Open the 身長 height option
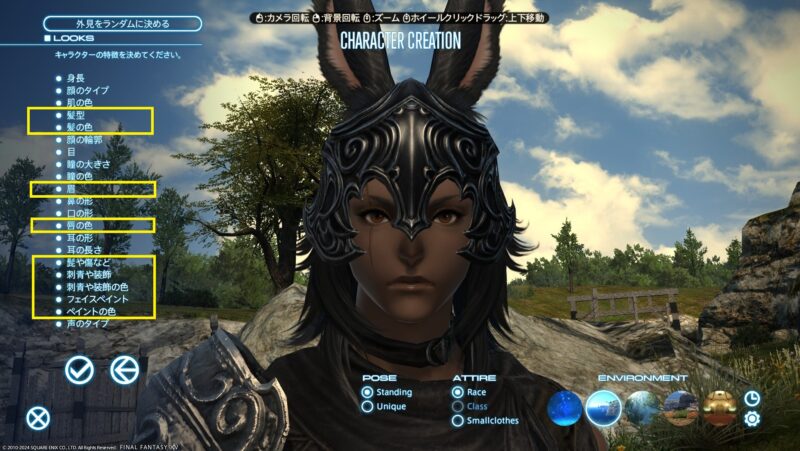The width and height of the screenshot is (800, 451). point(74,77)
